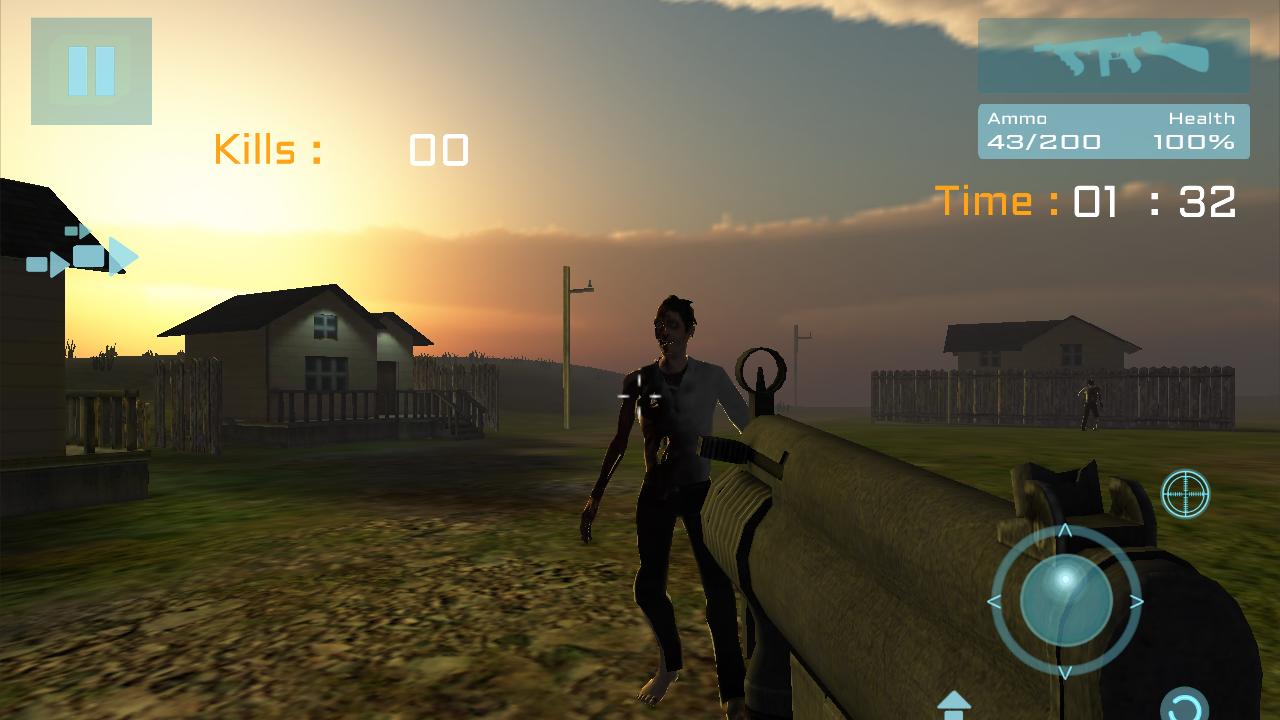Tap the left chevron on the joystick pad
The height and width of the screenshot is (720, 1280).
(x=996, y=600)
